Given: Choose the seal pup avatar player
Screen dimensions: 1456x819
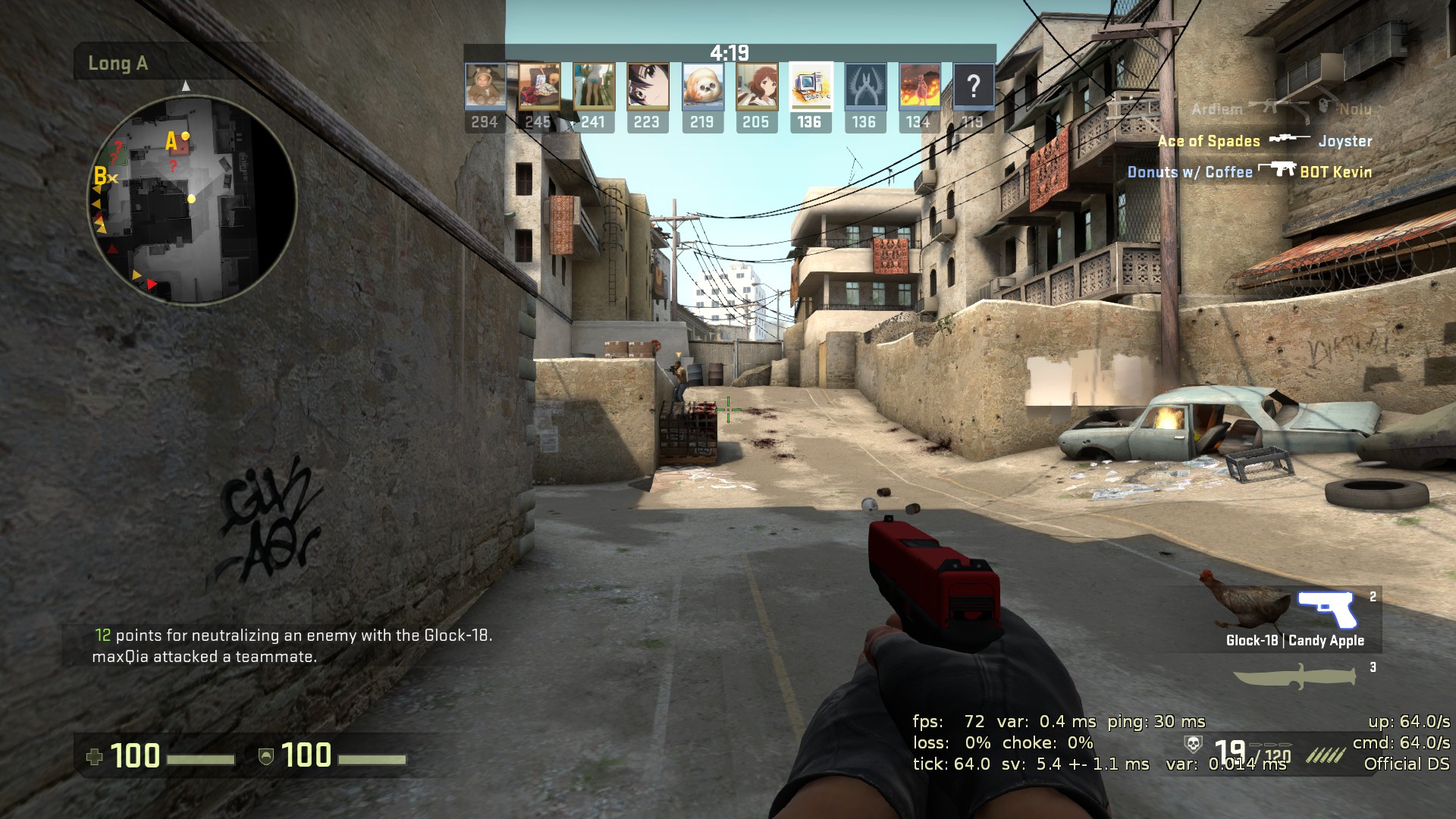Looking at the screenshot, I should (701, 86).
